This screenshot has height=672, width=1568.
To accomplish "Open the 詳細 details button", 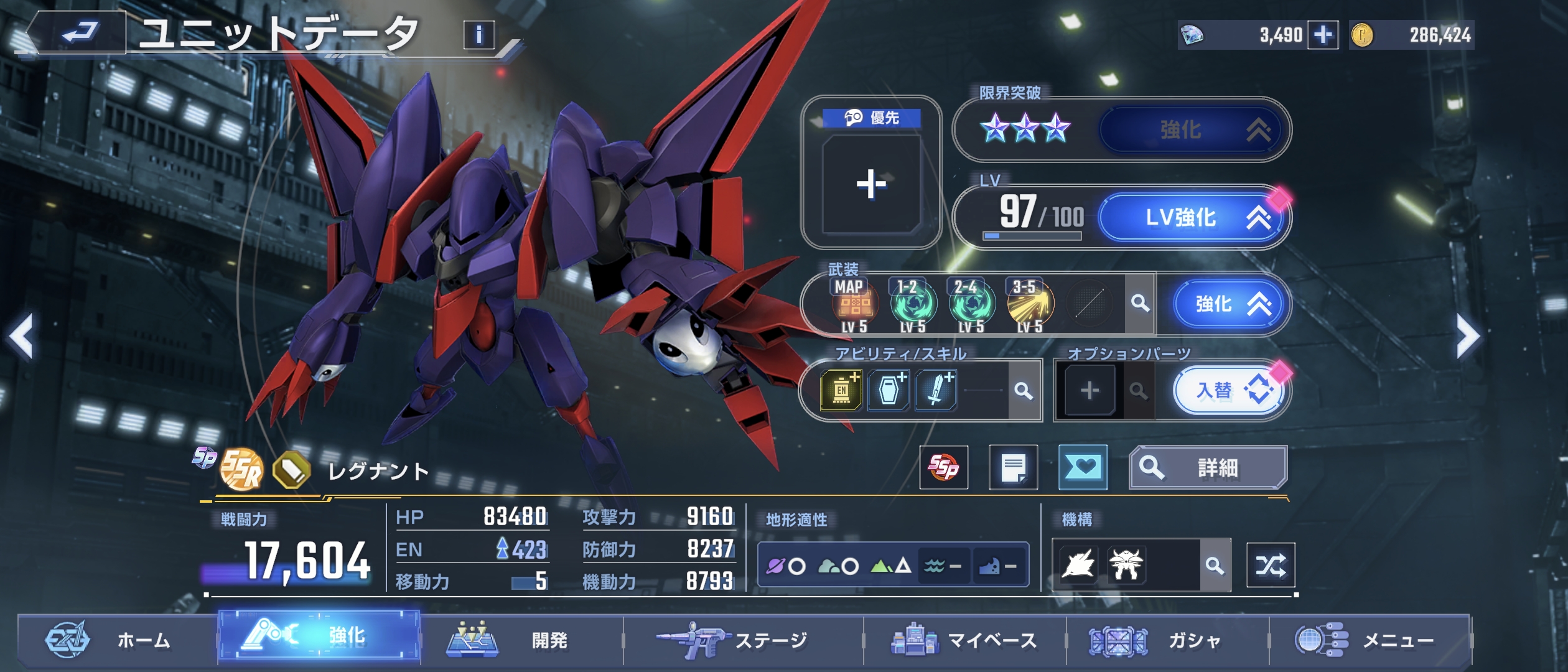I will 1207,467.
